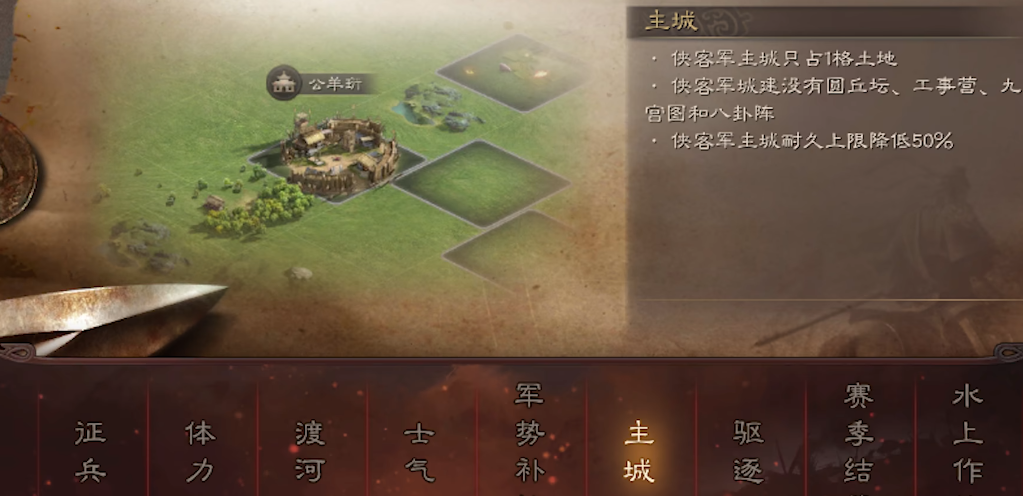Open the 体力 tab
Viewport: 1023px width, 496px height.
(x=200, y=451)
